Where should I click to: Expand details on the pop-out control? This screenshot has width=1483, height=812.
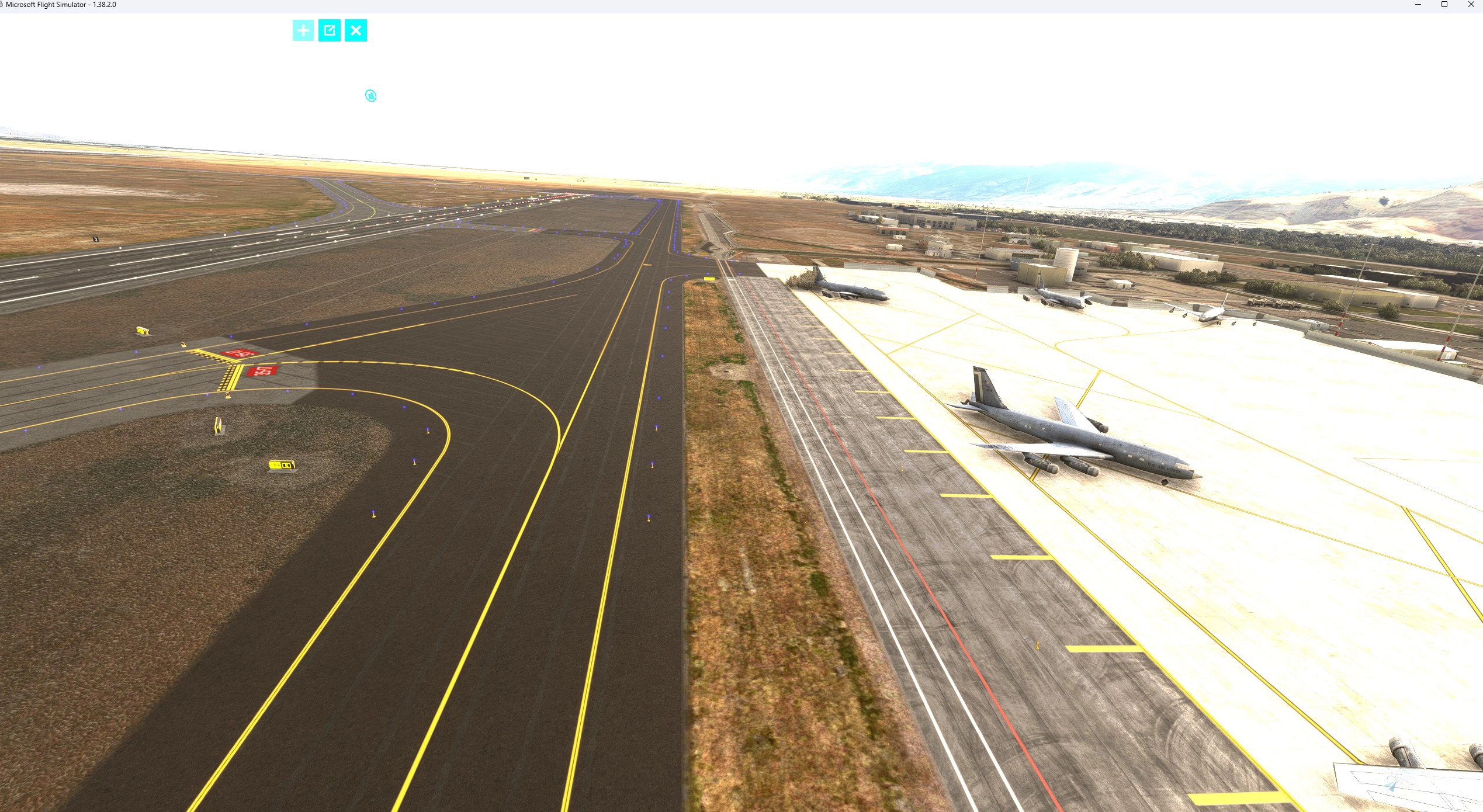click(x=330, y=30)
